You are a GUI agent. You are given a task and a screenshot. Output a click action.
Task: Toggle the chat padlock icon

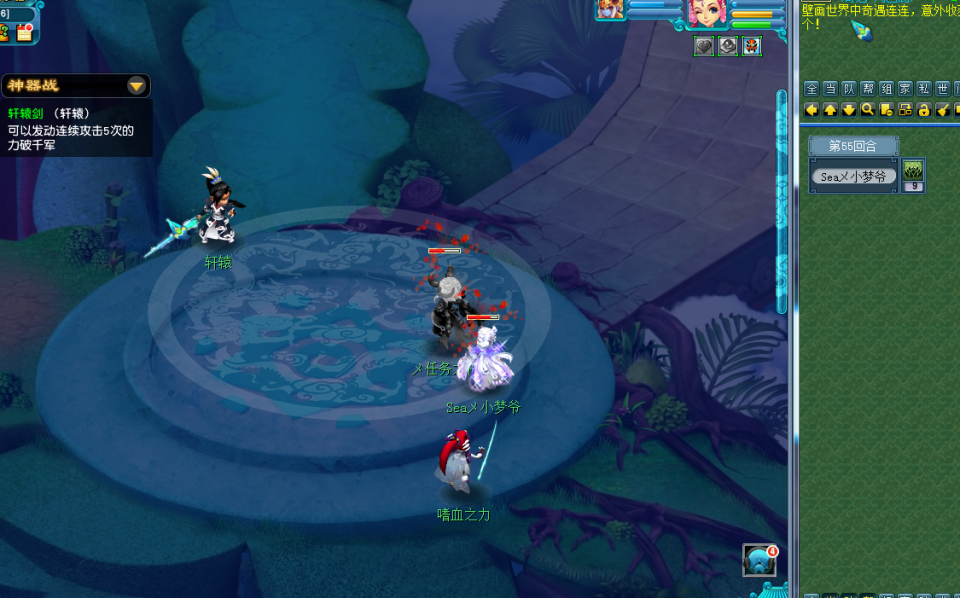pyautogui.click(x=924, y=109)
